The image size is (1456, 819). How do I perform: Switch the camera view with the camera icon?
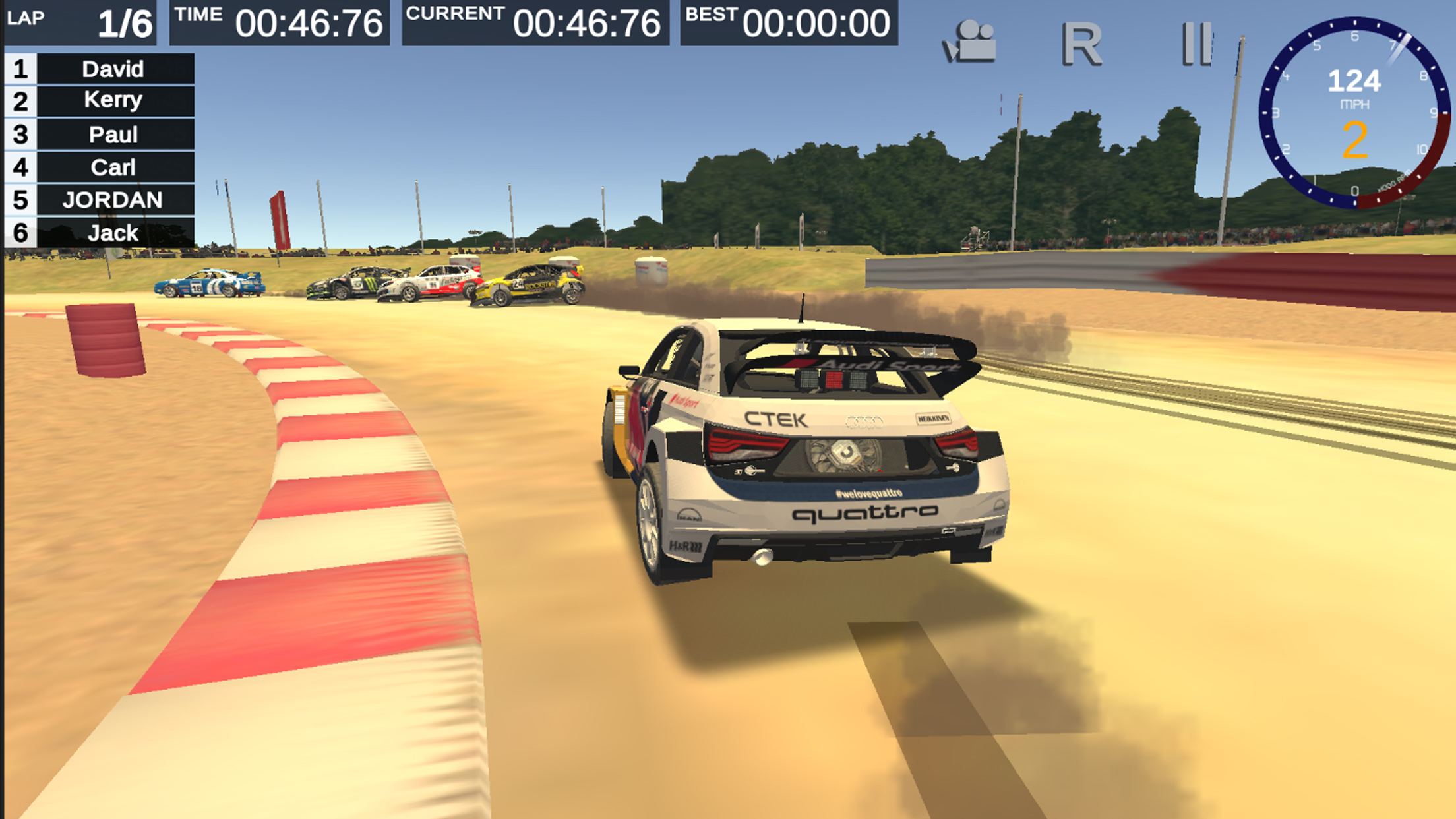(x=969, y=43)
